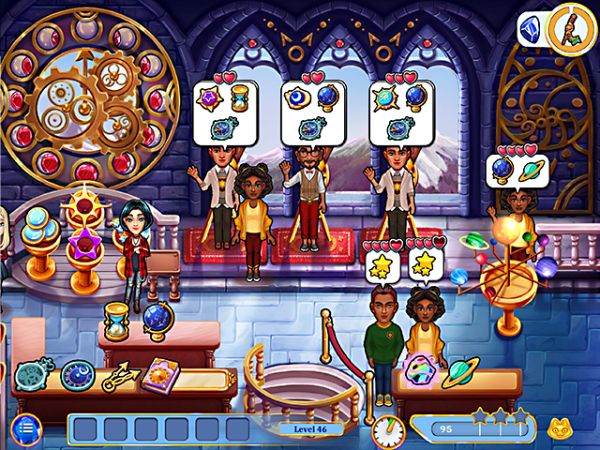Select the blue moon orb on the counter

pos(76,375)
